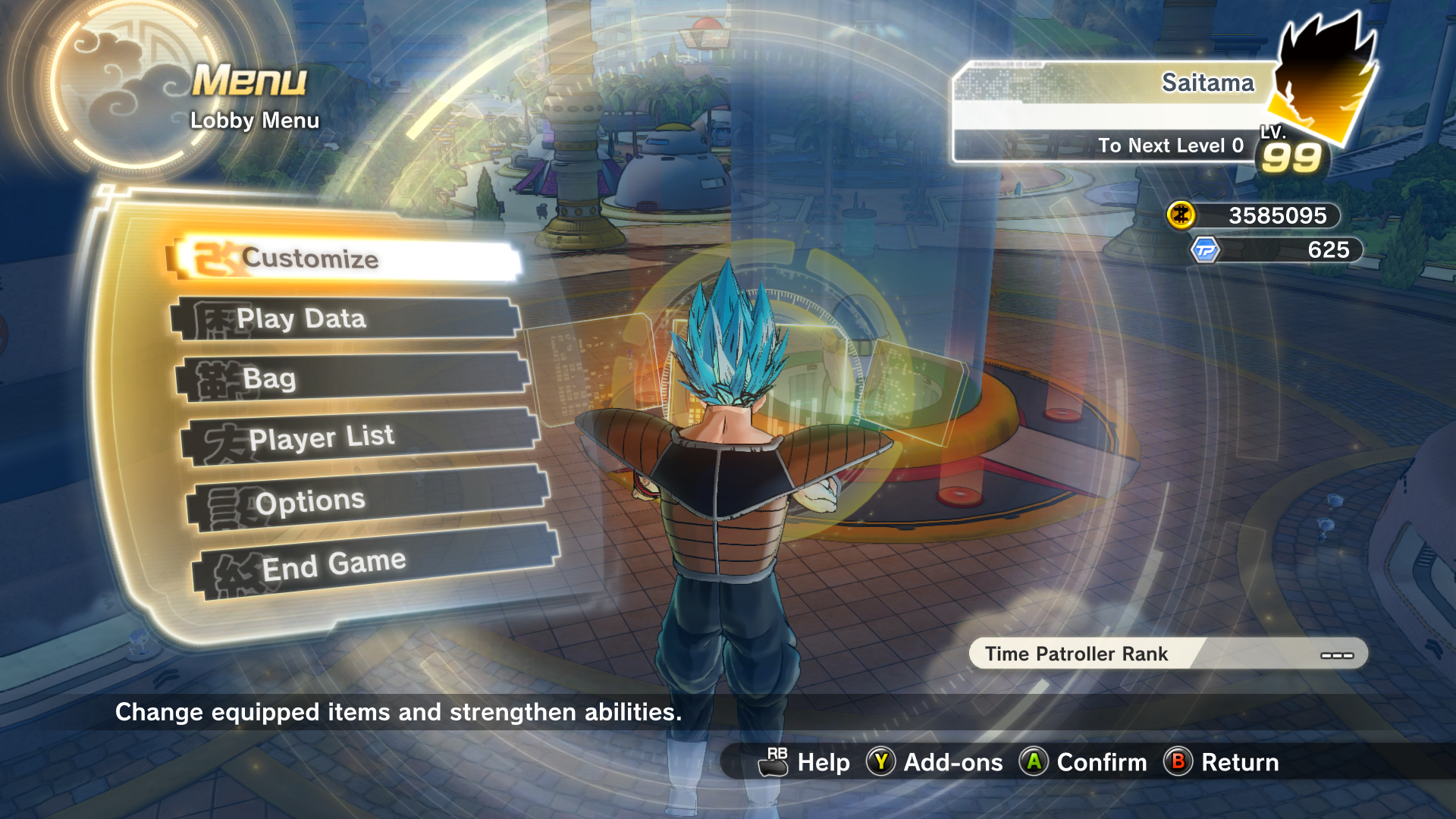Image resolution: width=1456 pixels, height=819 pixels.
Task: Click the TP Medal currency icon
Action: point(1204,250)
